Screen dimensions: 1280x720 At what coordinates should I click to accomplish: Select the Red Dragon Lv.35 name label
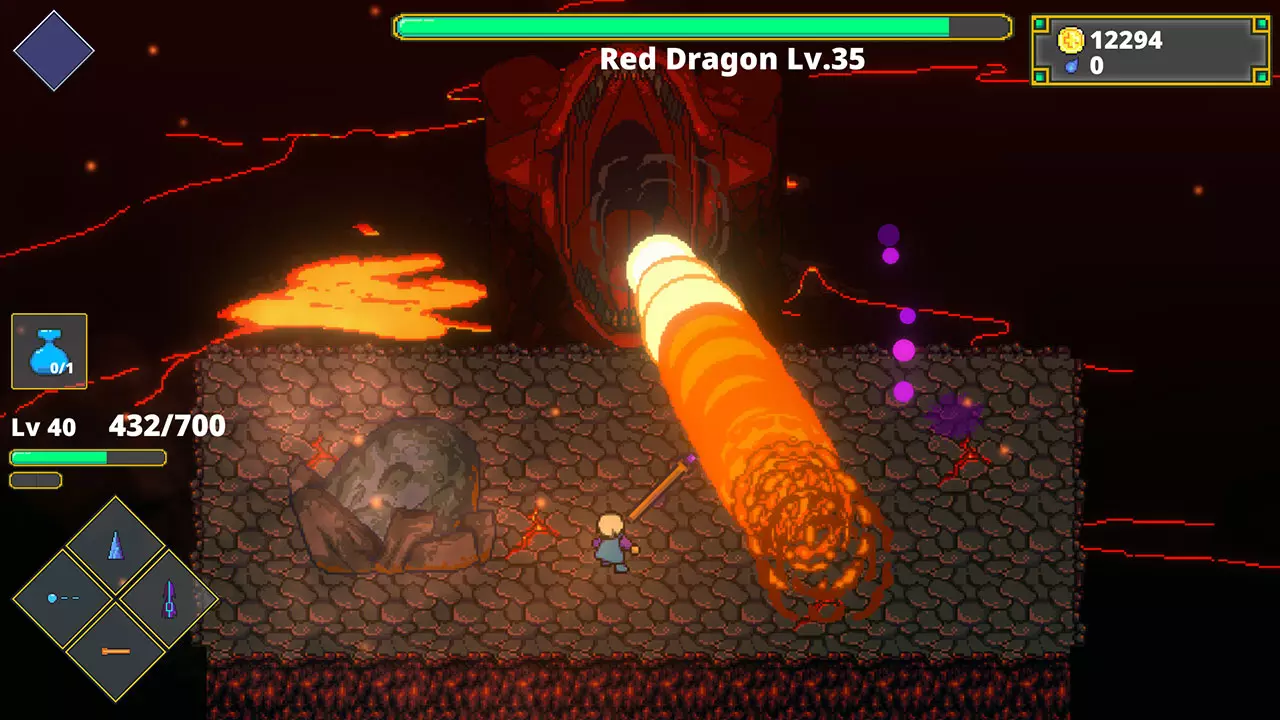(x=733, y=60)
